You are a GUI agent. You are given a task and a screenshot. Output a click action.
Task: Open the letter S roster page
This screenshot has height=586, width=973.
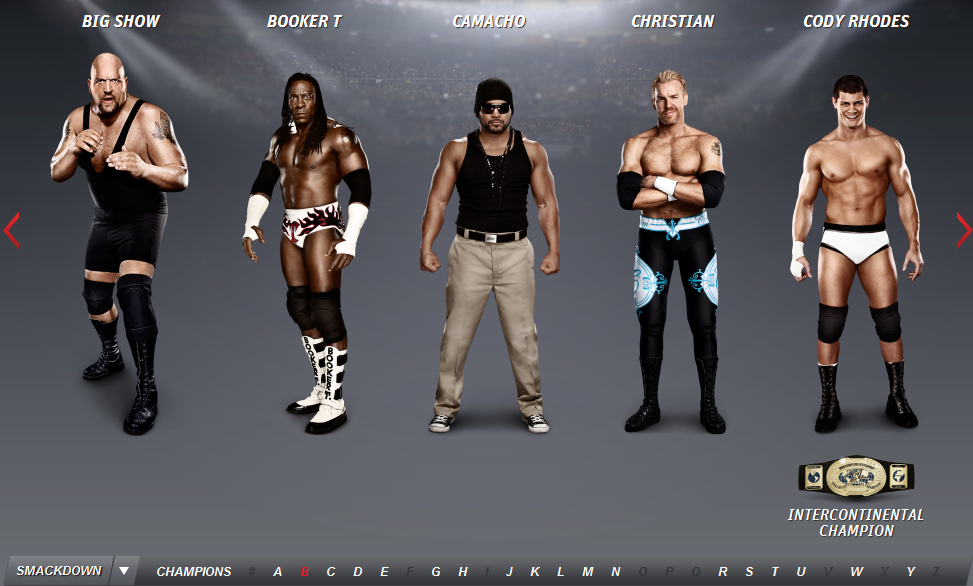pos(749,572)
